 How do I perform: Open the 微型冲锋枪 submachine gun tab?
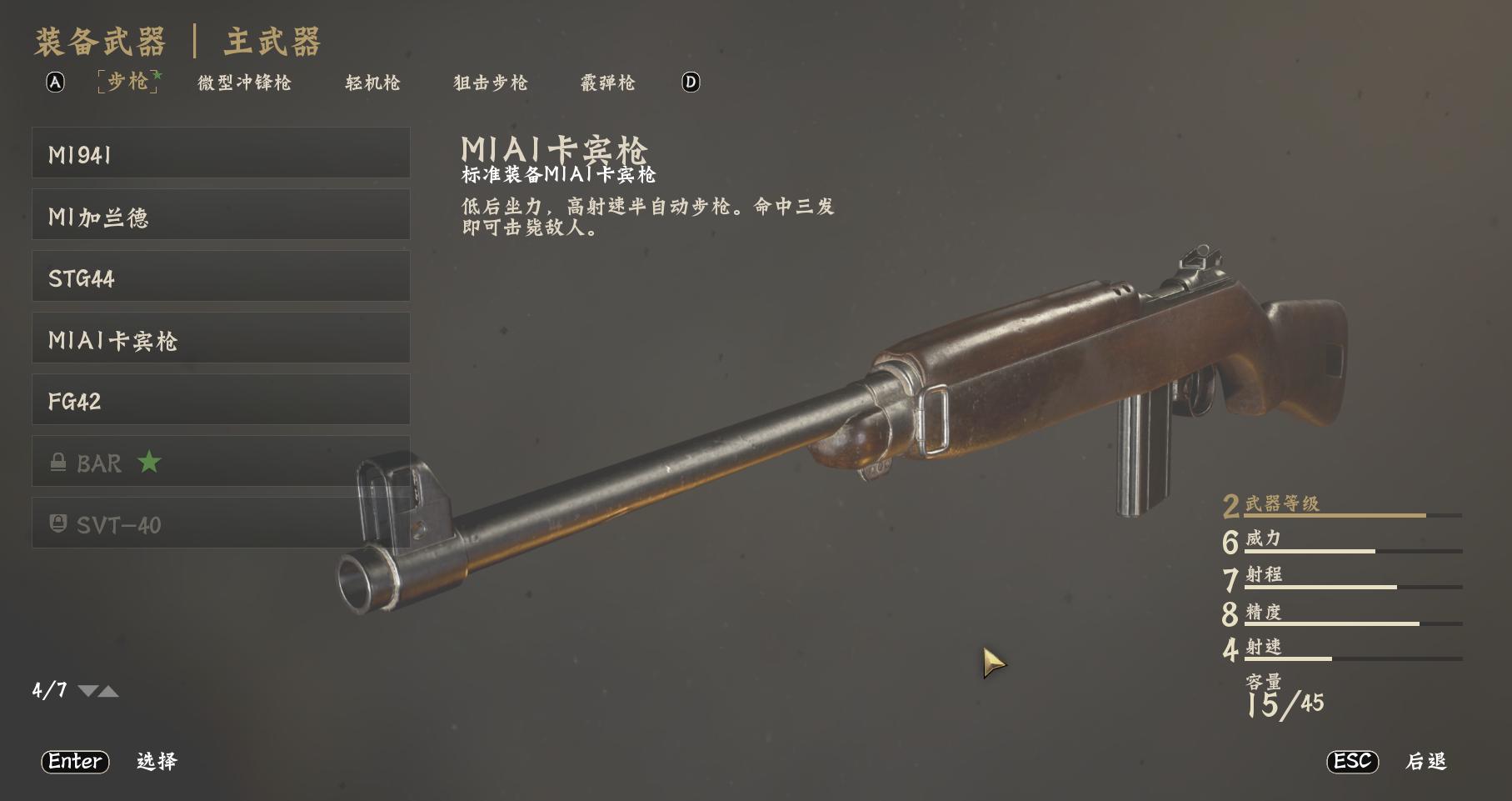[x=244, y=83]
